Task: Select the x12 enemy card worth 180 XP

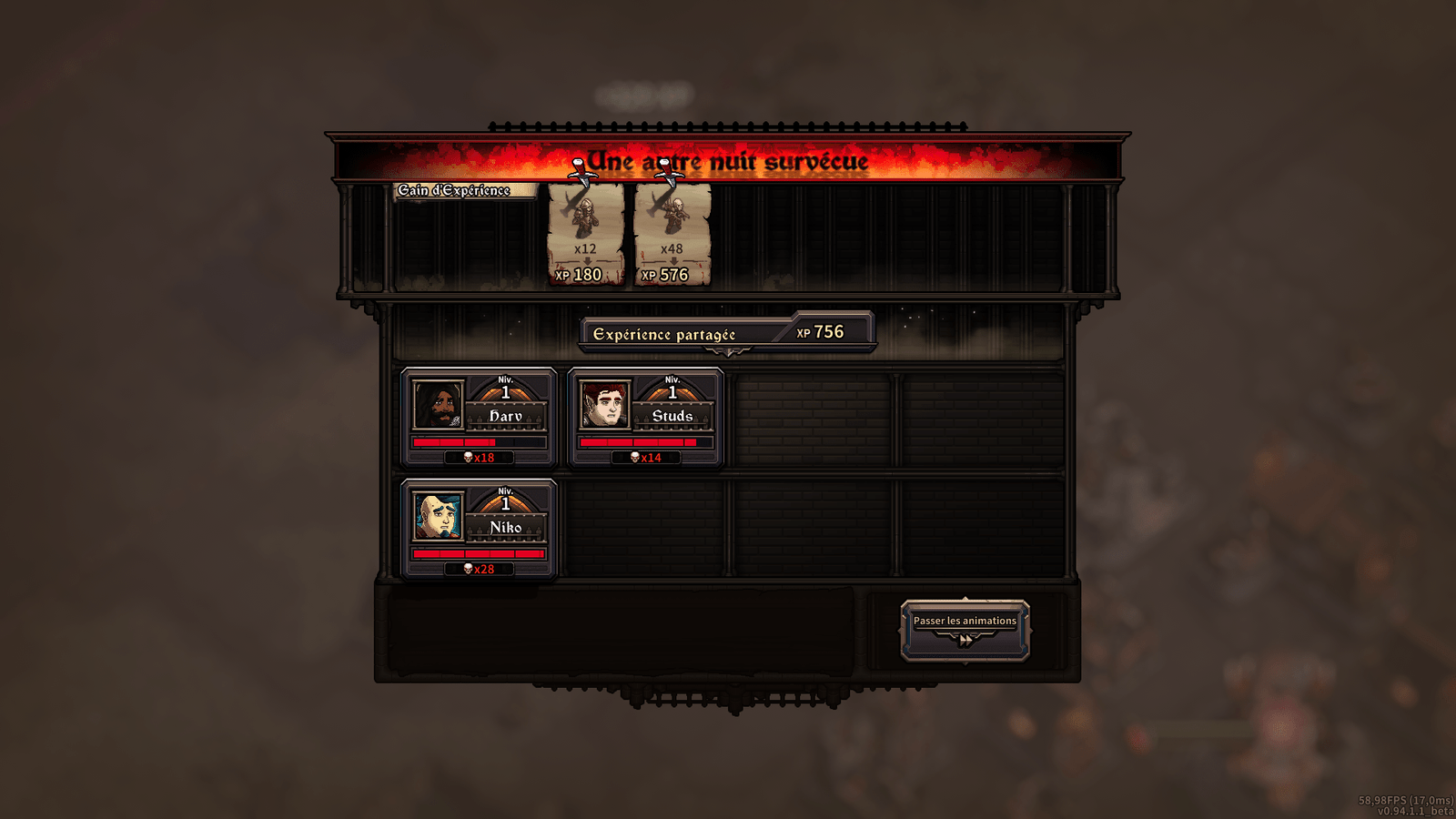Action: [584, 232]
